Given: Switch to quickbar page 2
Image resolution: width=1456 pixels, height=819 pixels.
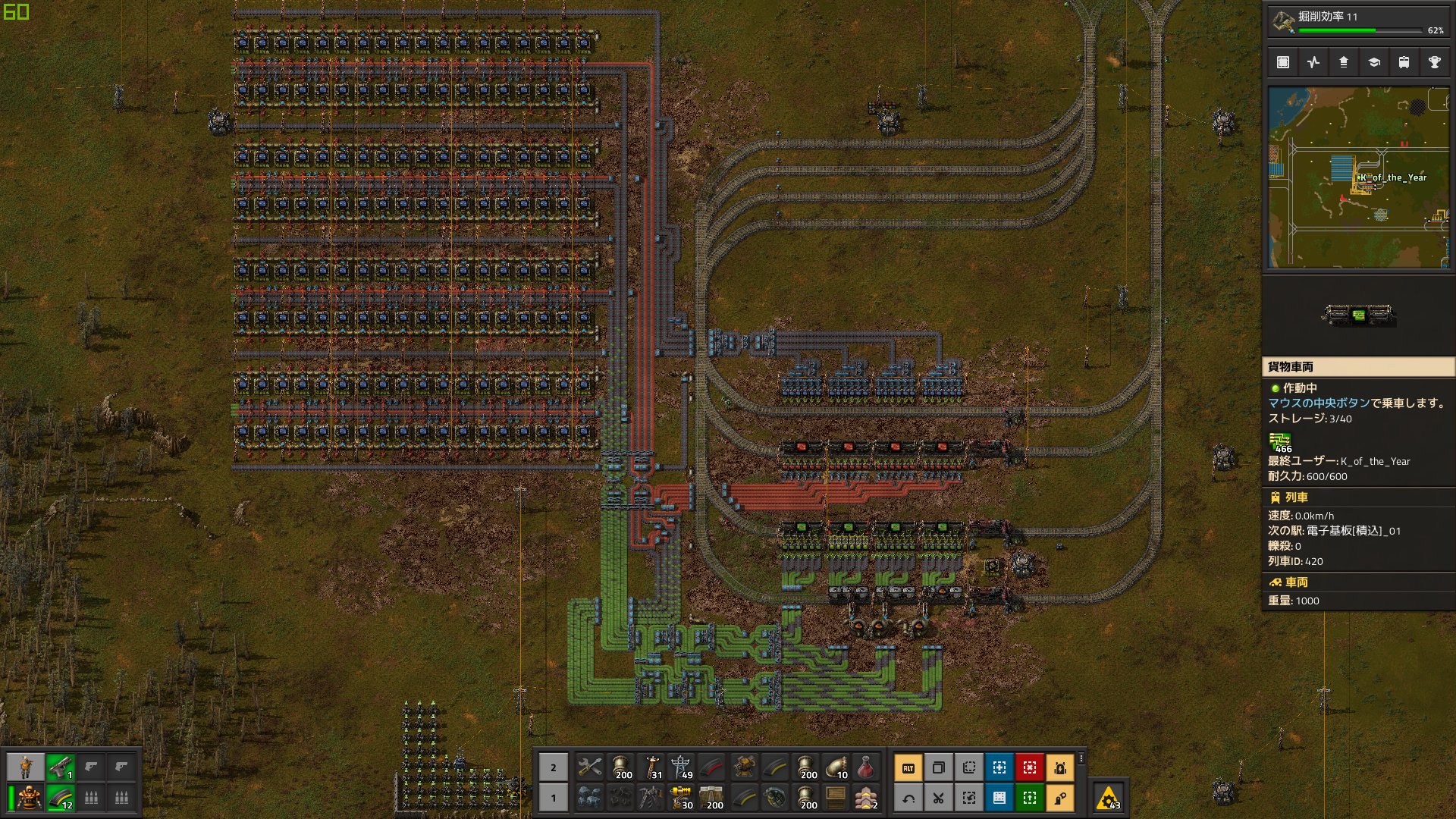Looking at the screenshot, I should click(553, 767).
